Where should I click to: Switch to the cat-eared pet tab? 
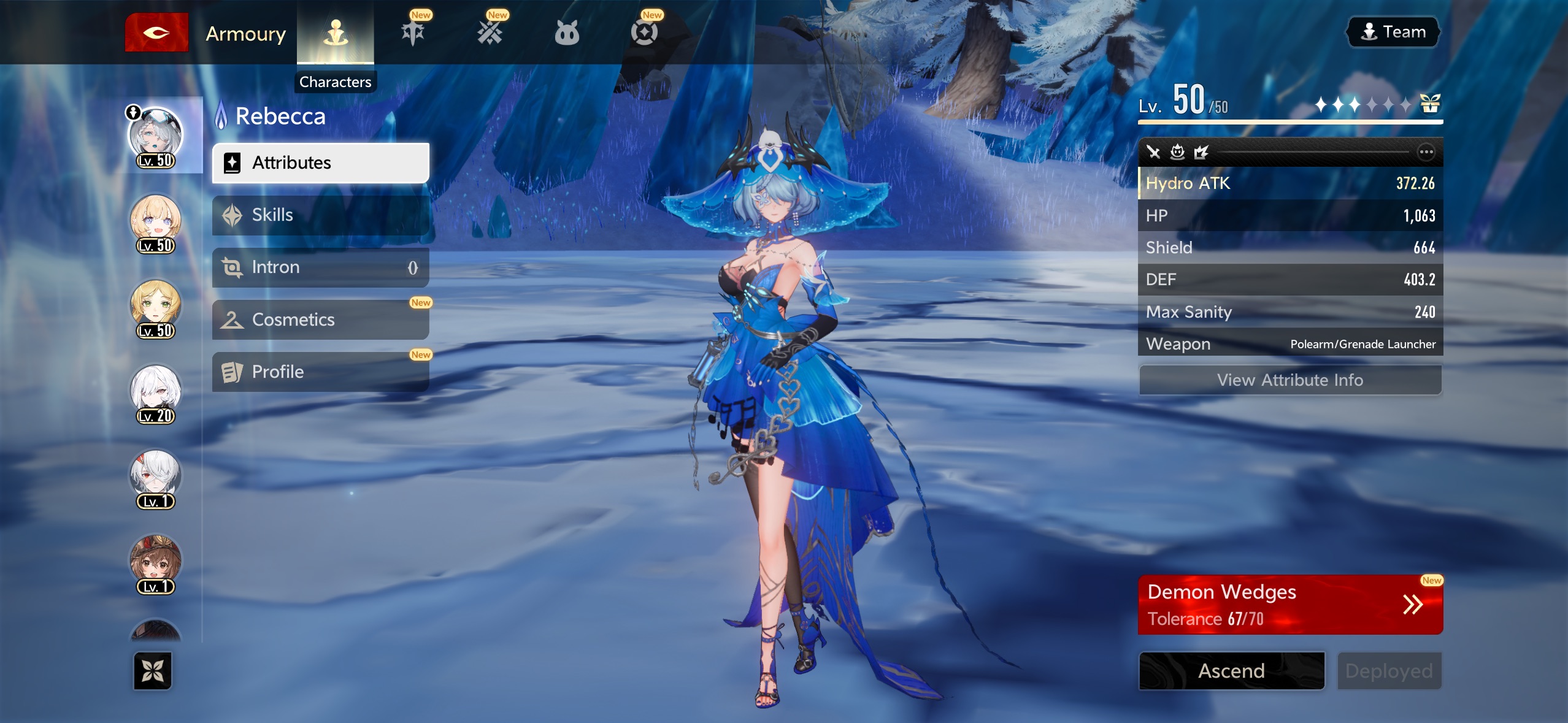coord(567,33)
